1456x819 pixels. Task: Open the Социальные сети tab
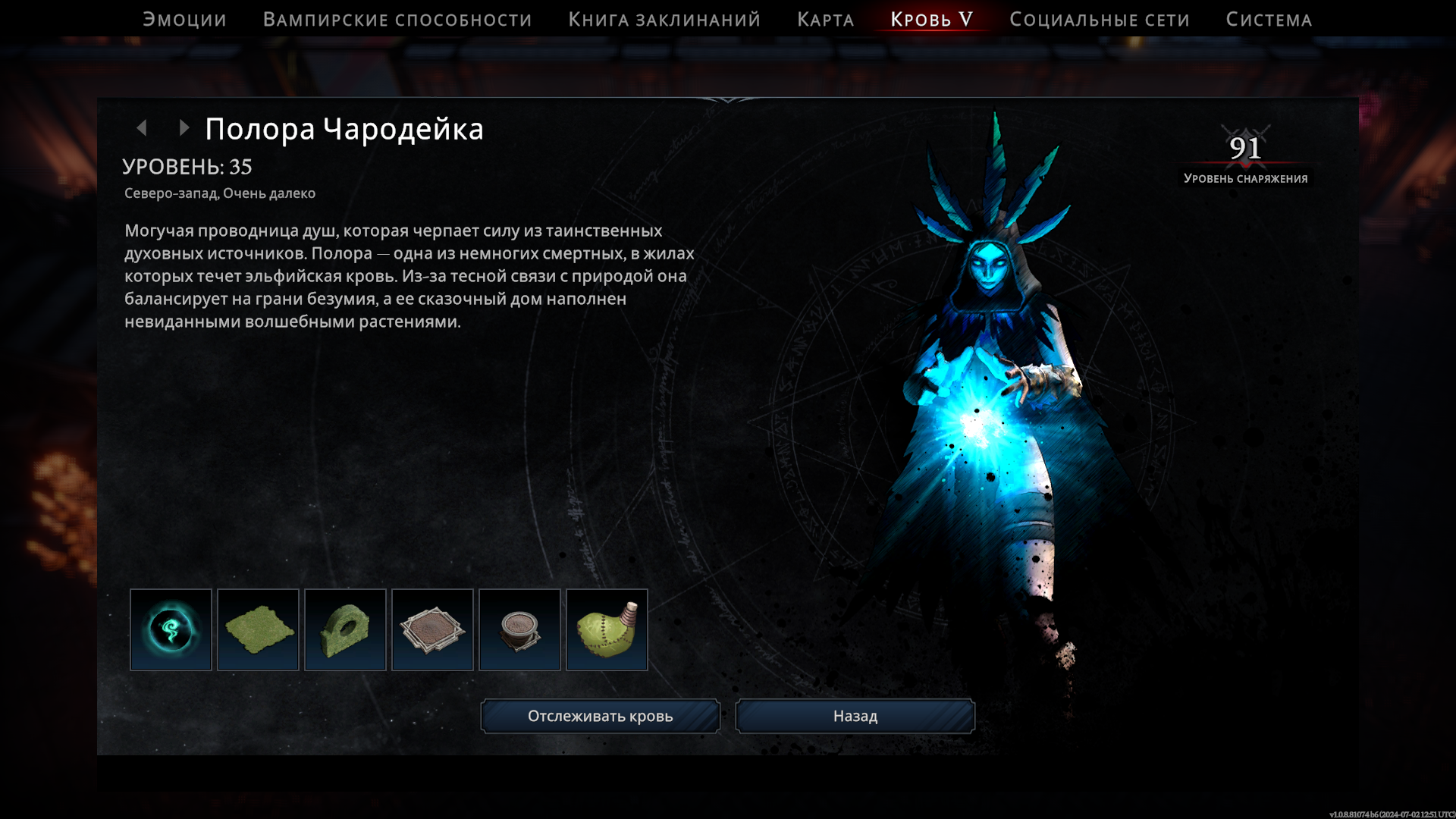(1099, 20)
